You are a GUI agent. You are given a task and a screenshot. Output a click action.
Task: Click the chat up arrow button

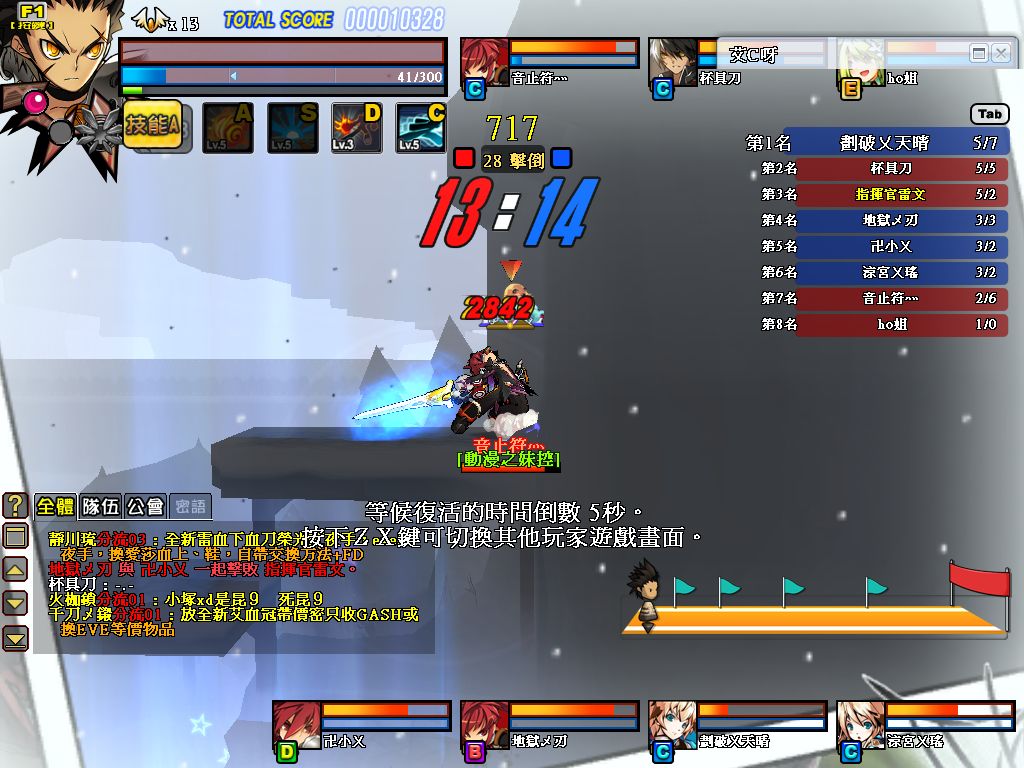(x=15, y=570)
